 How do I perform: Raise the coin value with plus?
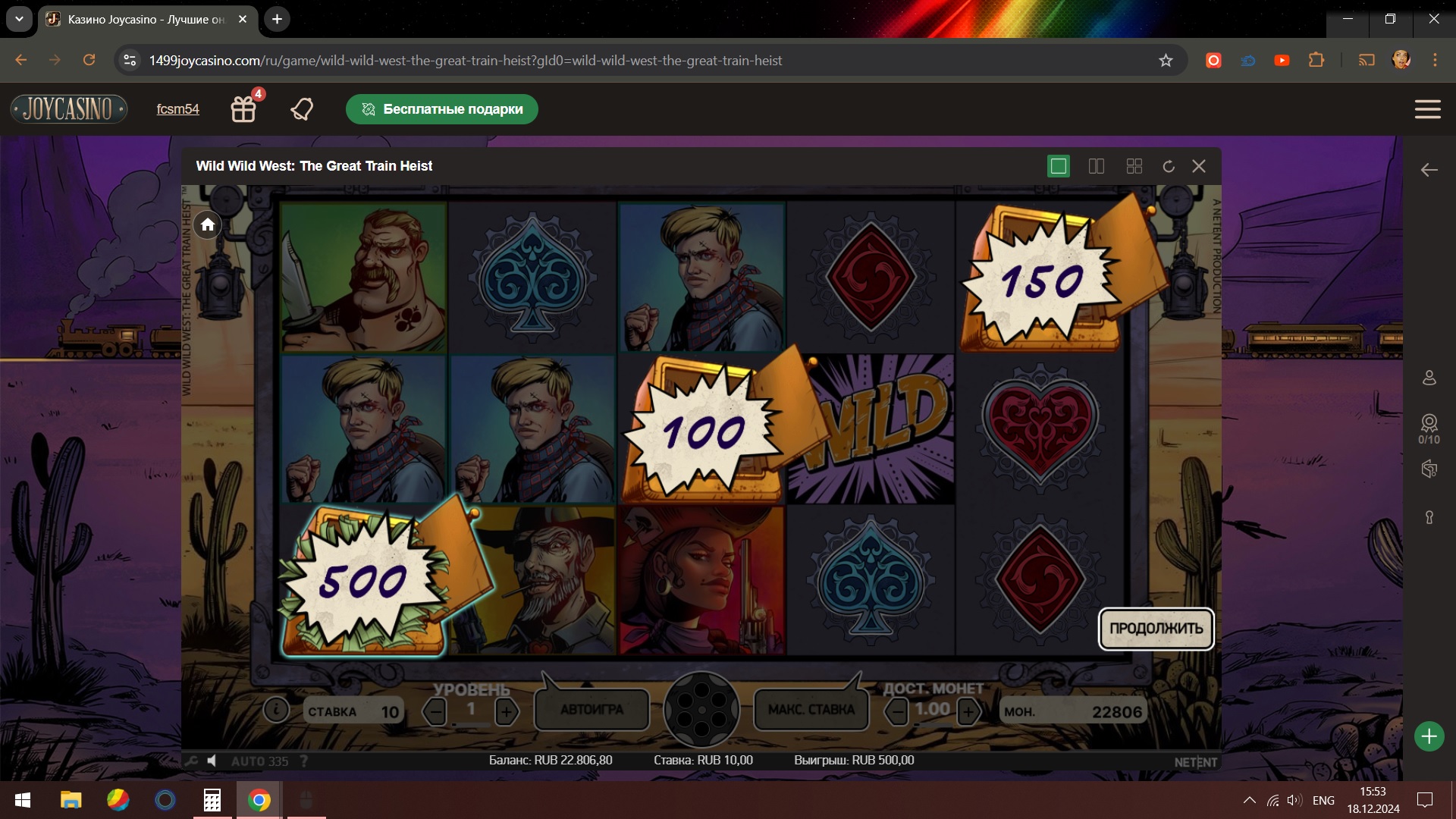968,711
